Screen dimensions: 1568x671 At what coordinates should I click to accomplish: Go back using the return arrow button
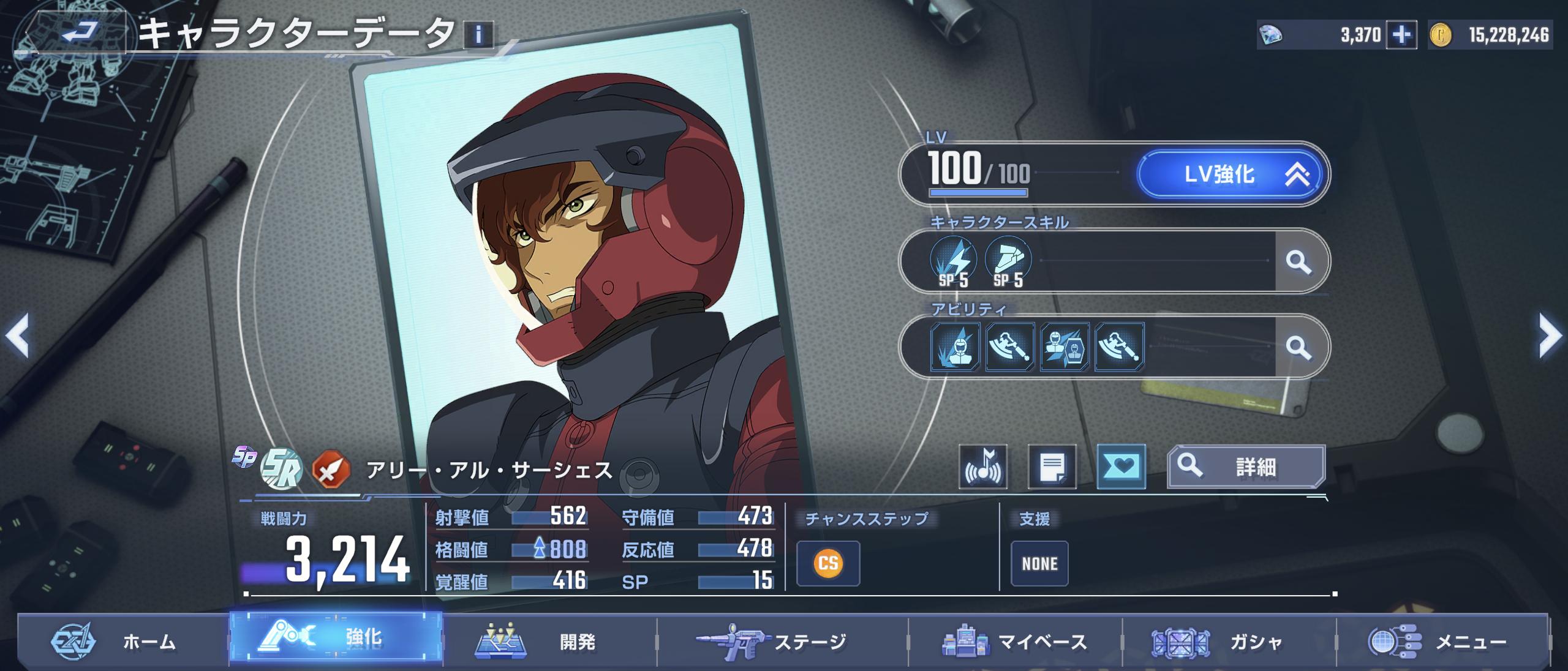(78, 32)
